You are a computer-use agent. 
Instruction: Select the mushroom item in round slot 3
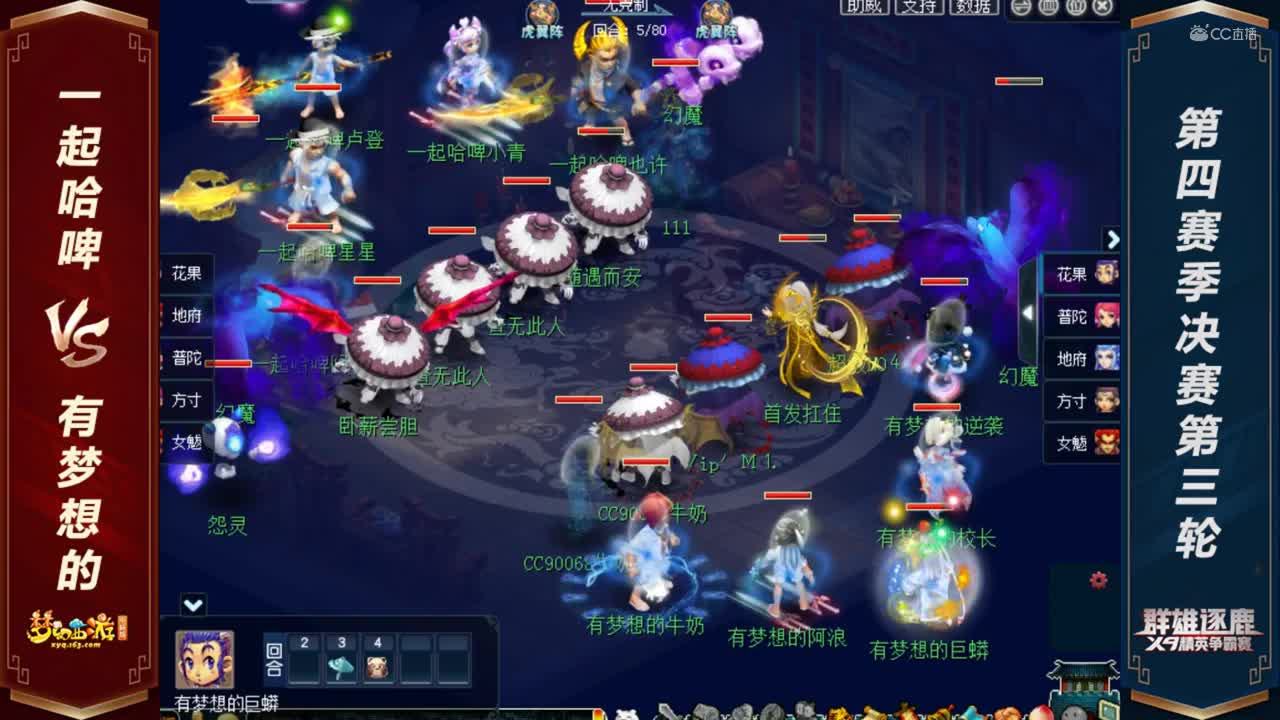339,665
